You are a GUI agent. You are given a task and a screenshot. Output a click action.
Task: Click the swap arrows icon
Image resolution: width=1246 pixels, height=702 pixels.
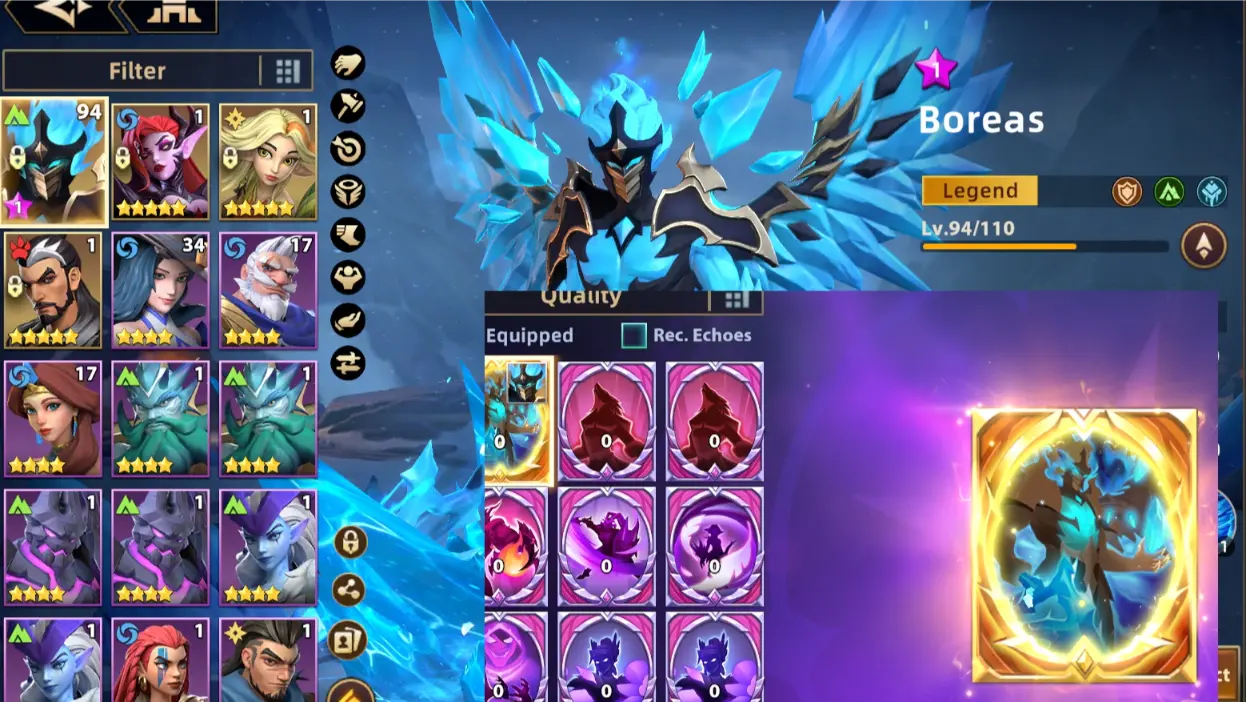point(348,363)
